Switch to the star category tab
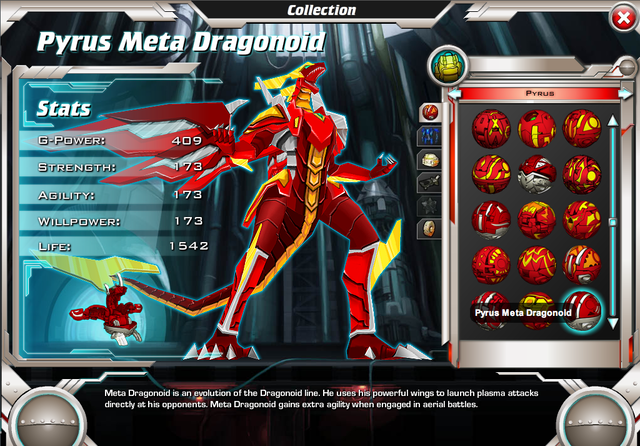 click(x=431, y=205)
